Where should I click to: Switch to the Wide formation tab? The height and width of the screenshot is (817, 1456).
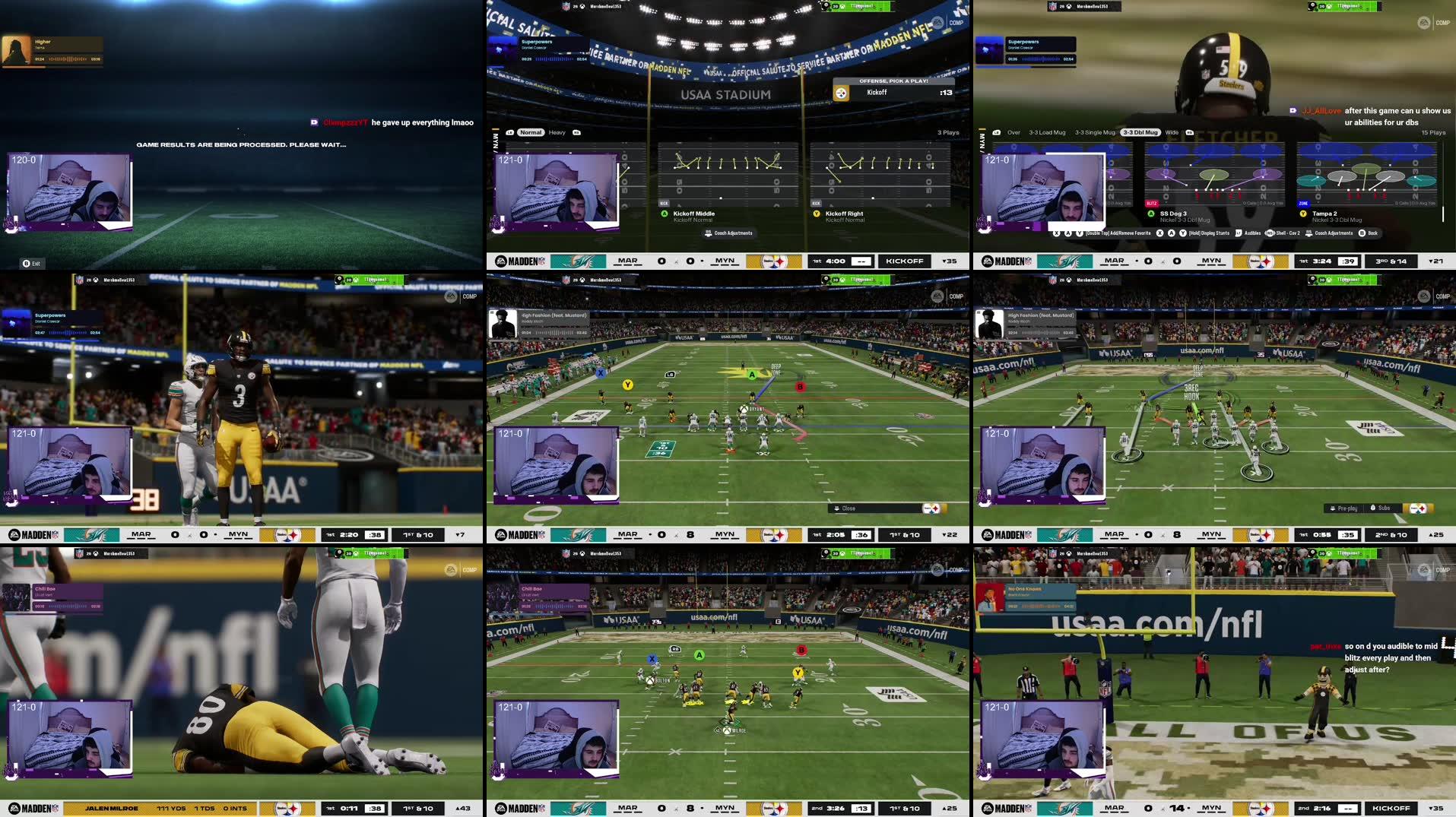[x=1172, y=132]
